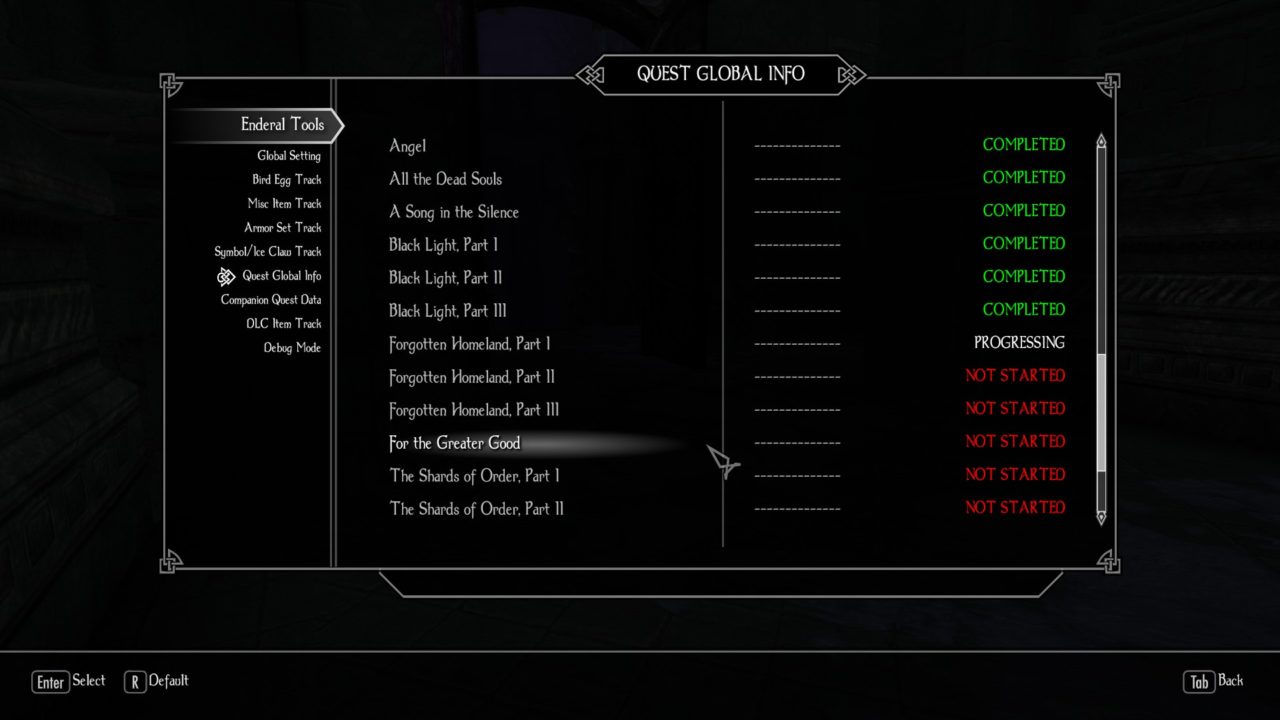Open Symbol/Ice Claw Track page
Image resolution: width=1280 pixels, height=720 pixels.
click(267, 252)
